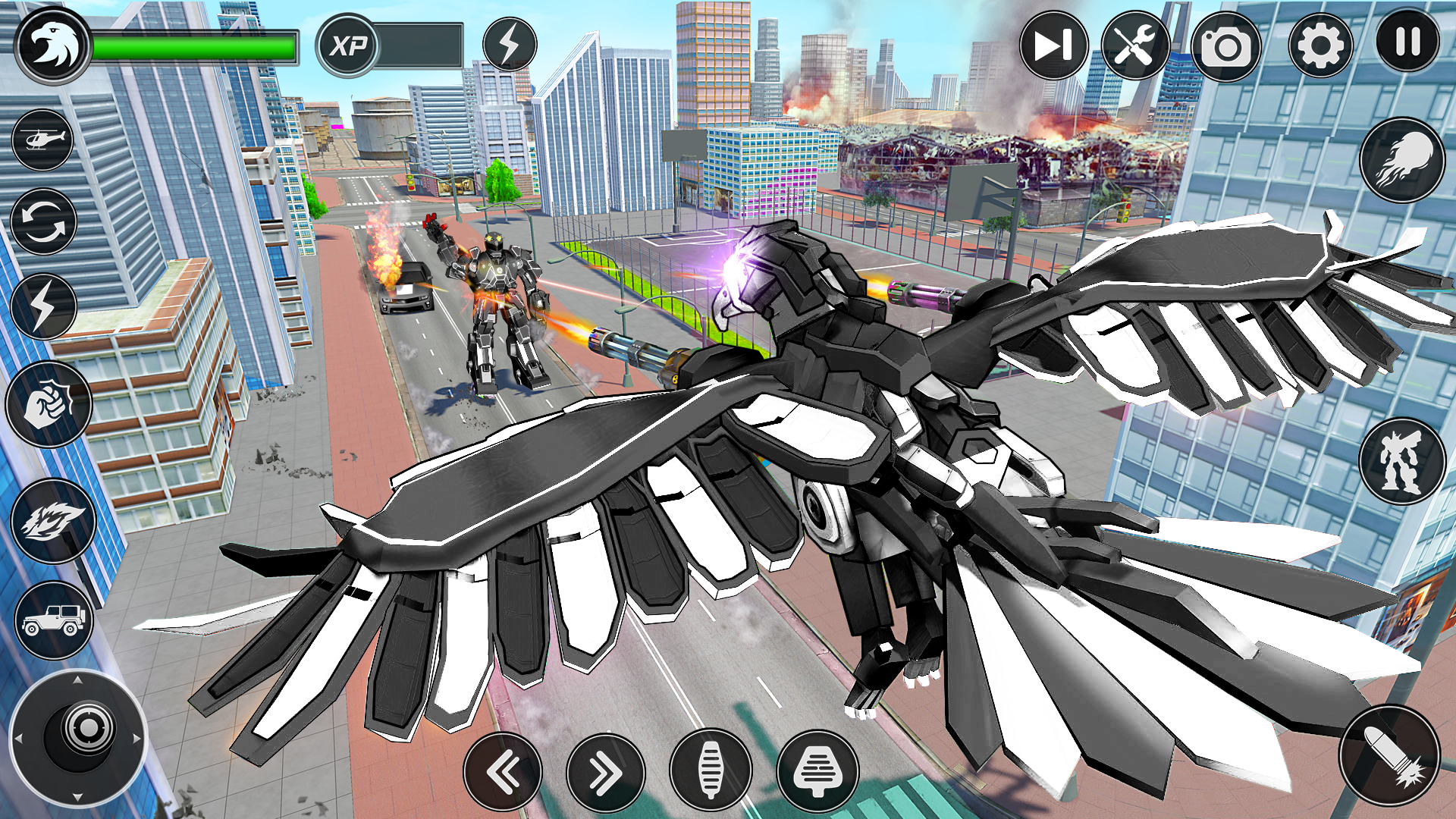Viewport: 1456px width, 819px height.
Task: Pause the game
Action: point(1407,42)
